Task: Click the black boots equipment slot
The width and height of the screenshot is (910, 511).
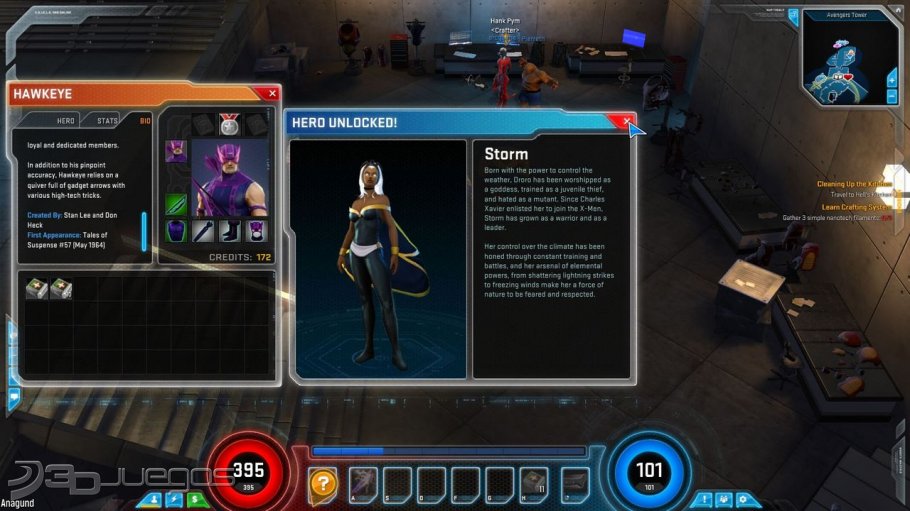Action: 229,231
